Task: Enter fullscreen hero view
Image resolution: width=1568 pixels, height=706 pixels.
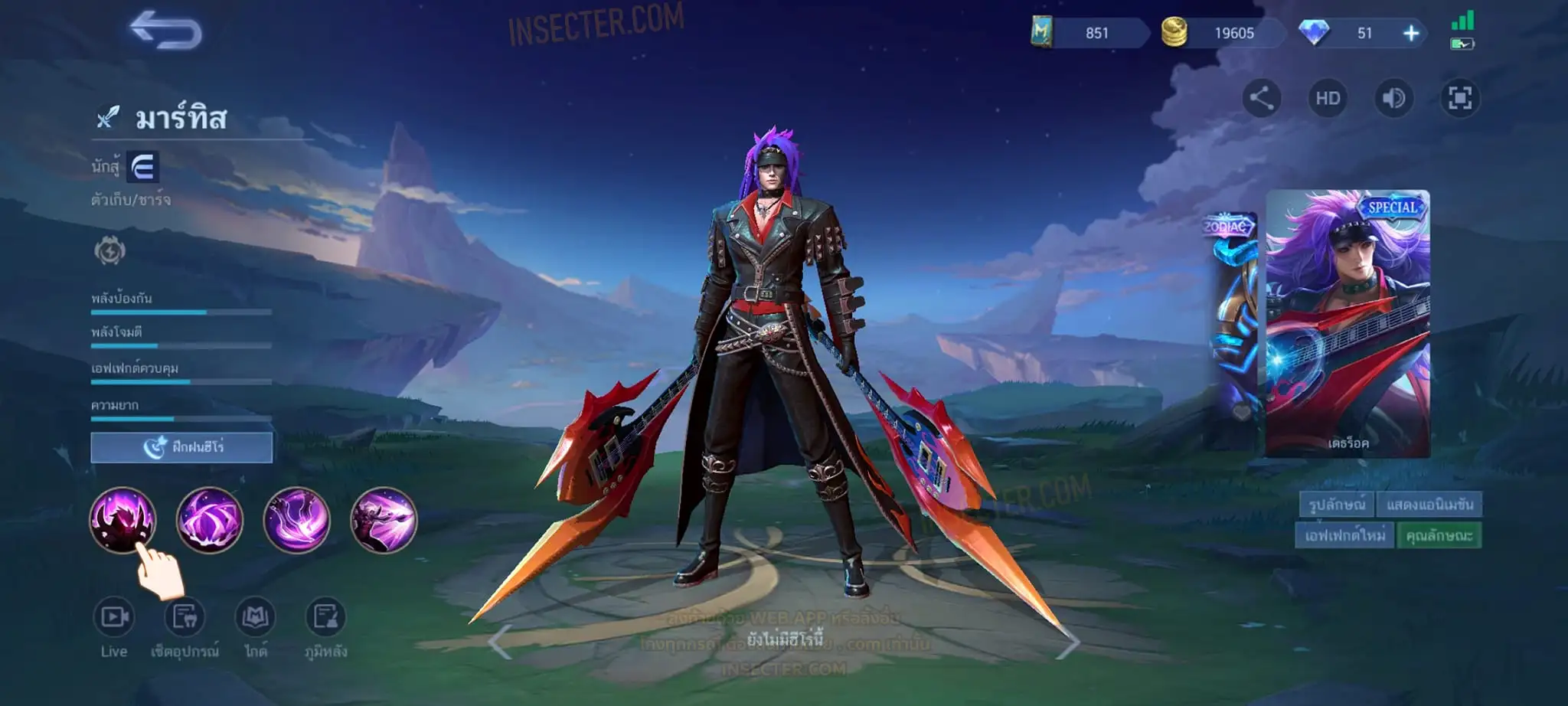Action: (x=1460, y=98)
